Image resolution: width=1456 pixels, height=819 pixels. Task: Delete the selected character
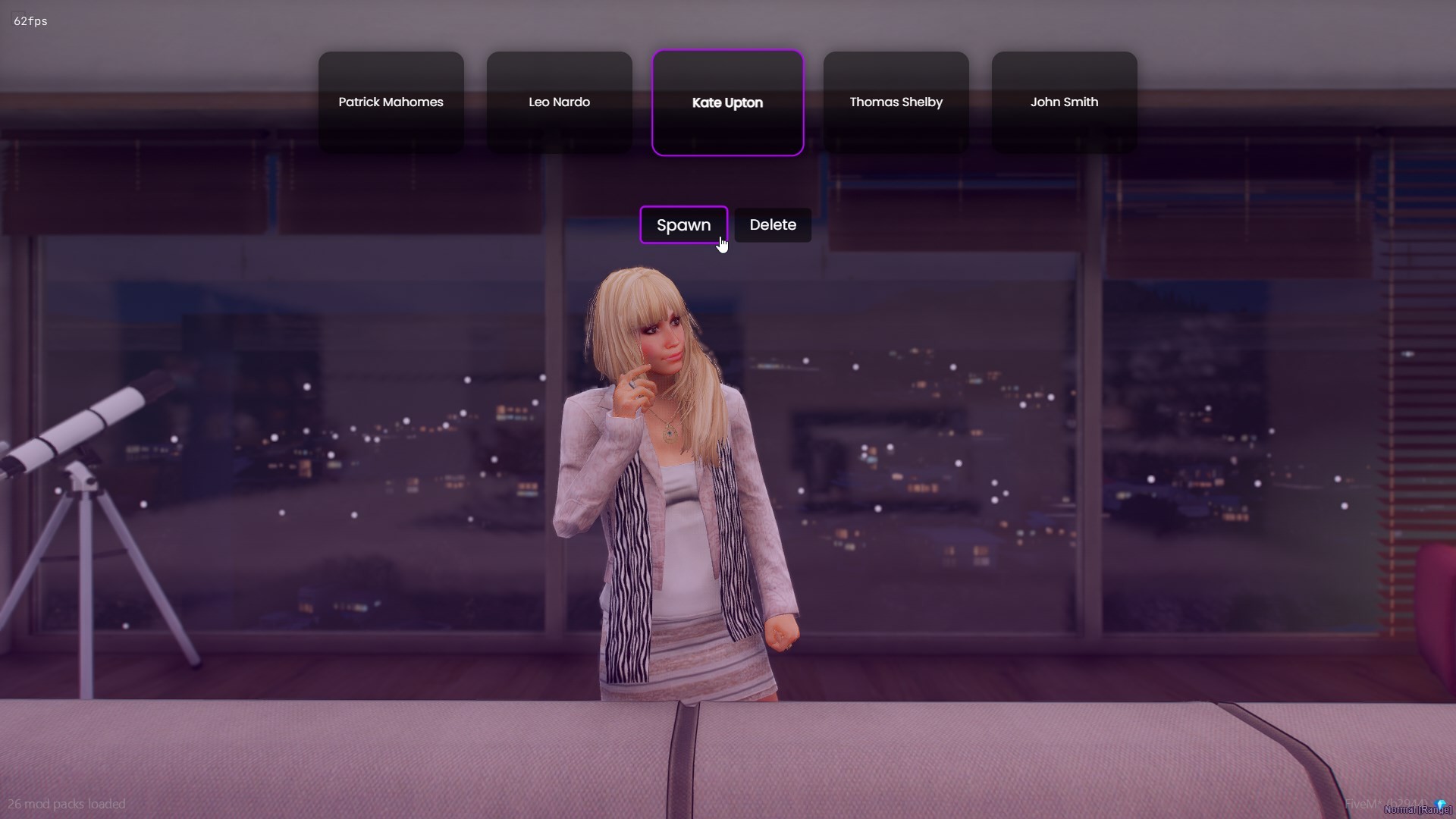click(773, 225)
